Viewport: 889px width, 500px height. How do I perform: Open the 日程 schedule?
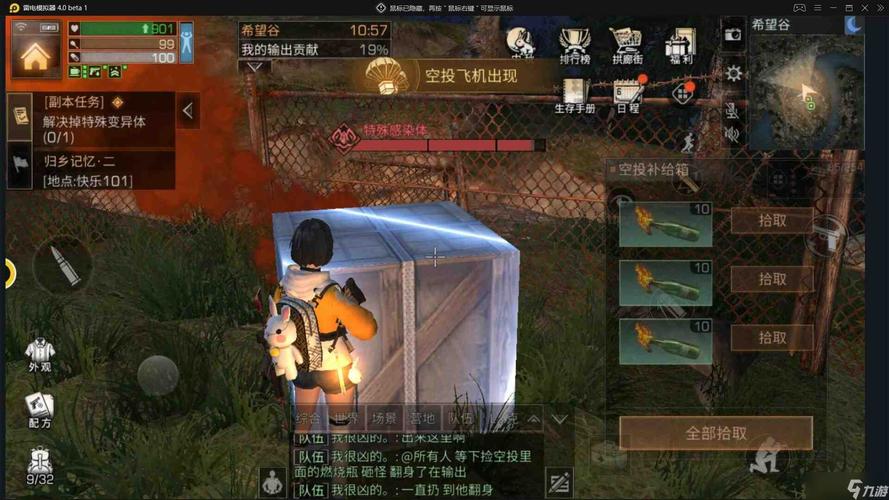coord(627,95)
